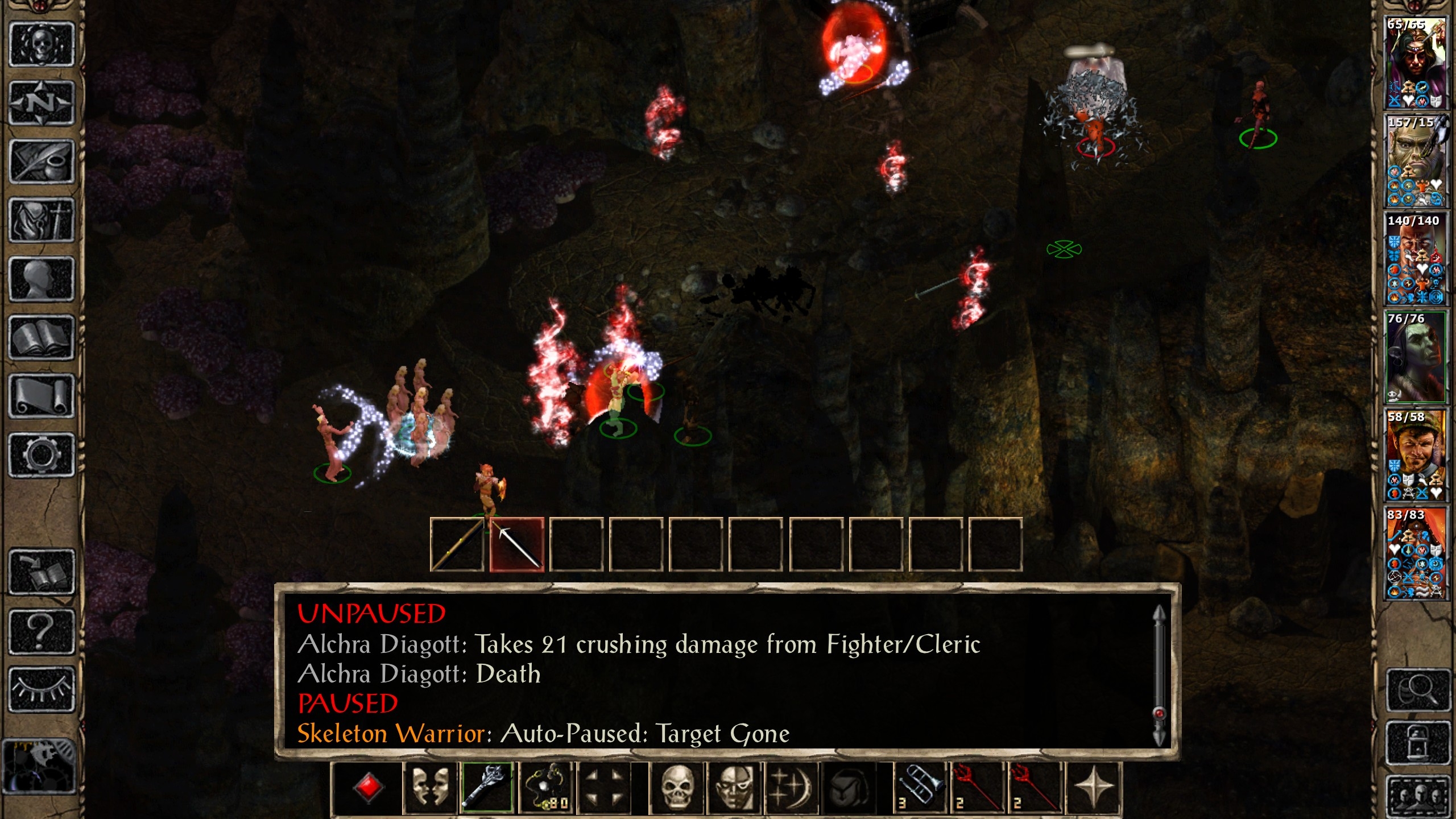Activate the Turn Undead skull icon

tap(677, 788)
